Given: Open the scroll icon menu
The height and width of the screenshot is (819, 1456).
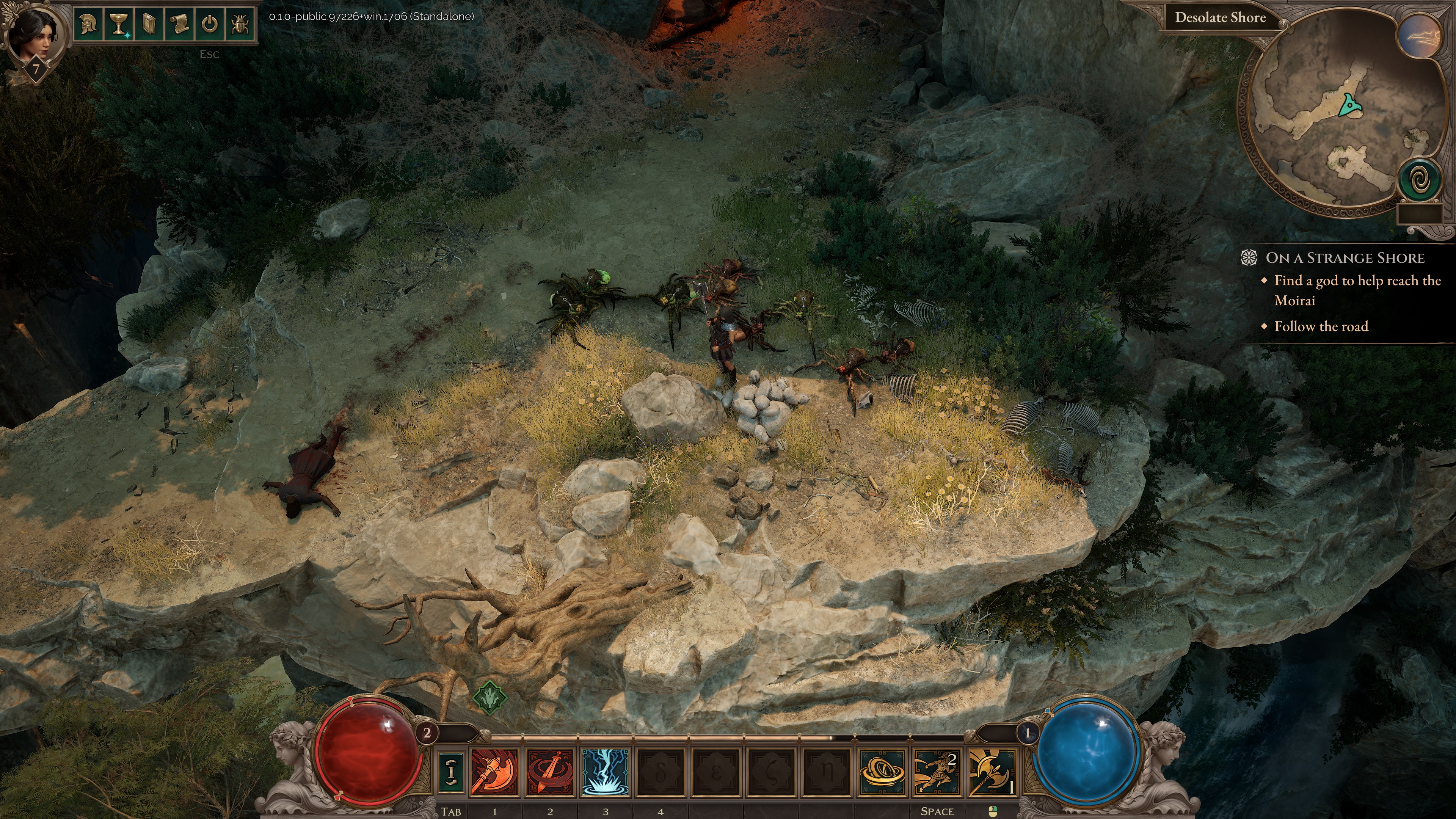Looking at the screenshot, I should pos(179,24).
